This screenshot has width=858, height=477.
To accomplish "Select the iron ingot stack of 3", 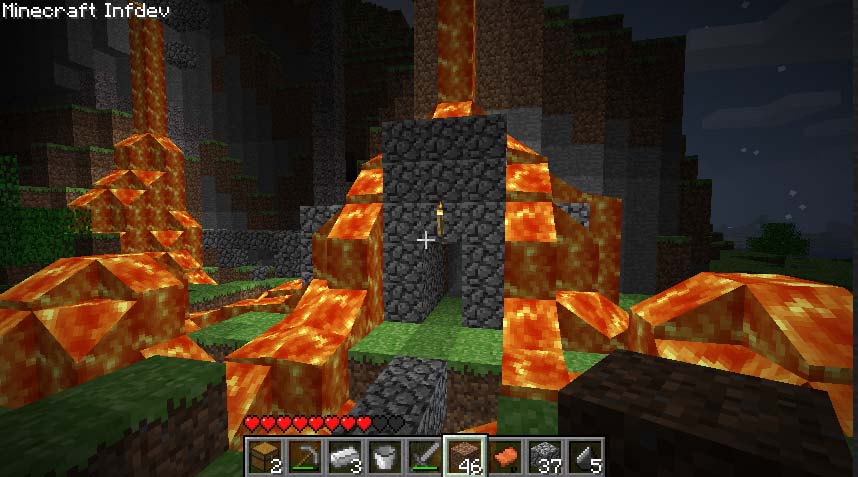I will tap(345, 456).
